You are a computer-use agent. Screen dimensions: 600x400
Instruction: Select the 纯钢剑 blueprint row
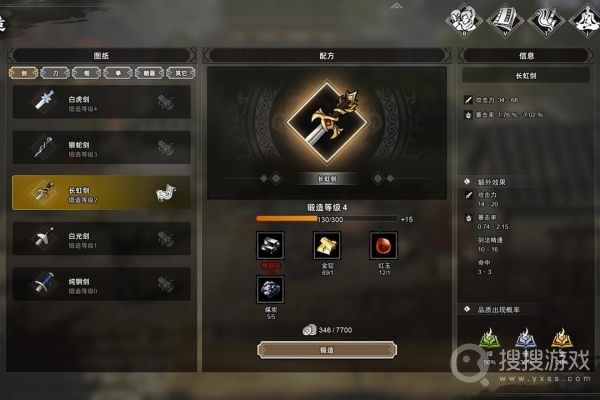(100, 284)
